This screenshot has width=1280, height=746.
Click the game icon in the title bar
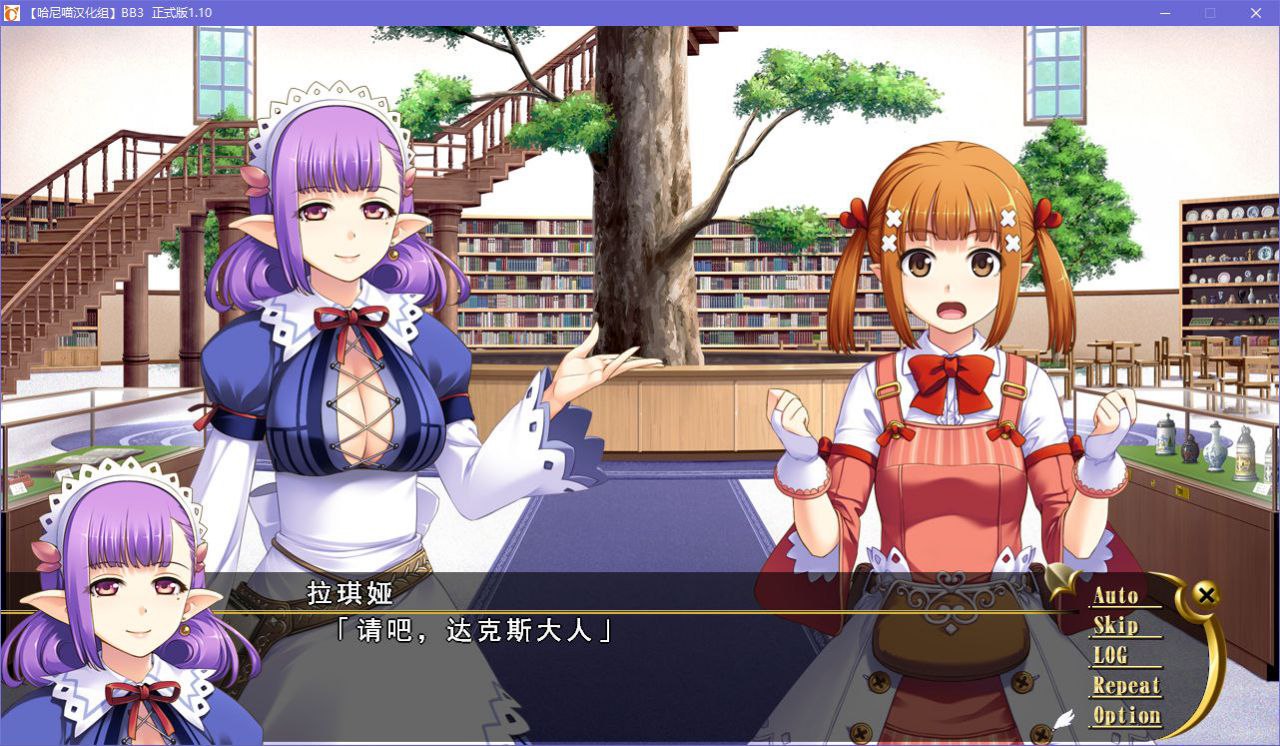tap(12, 13)
